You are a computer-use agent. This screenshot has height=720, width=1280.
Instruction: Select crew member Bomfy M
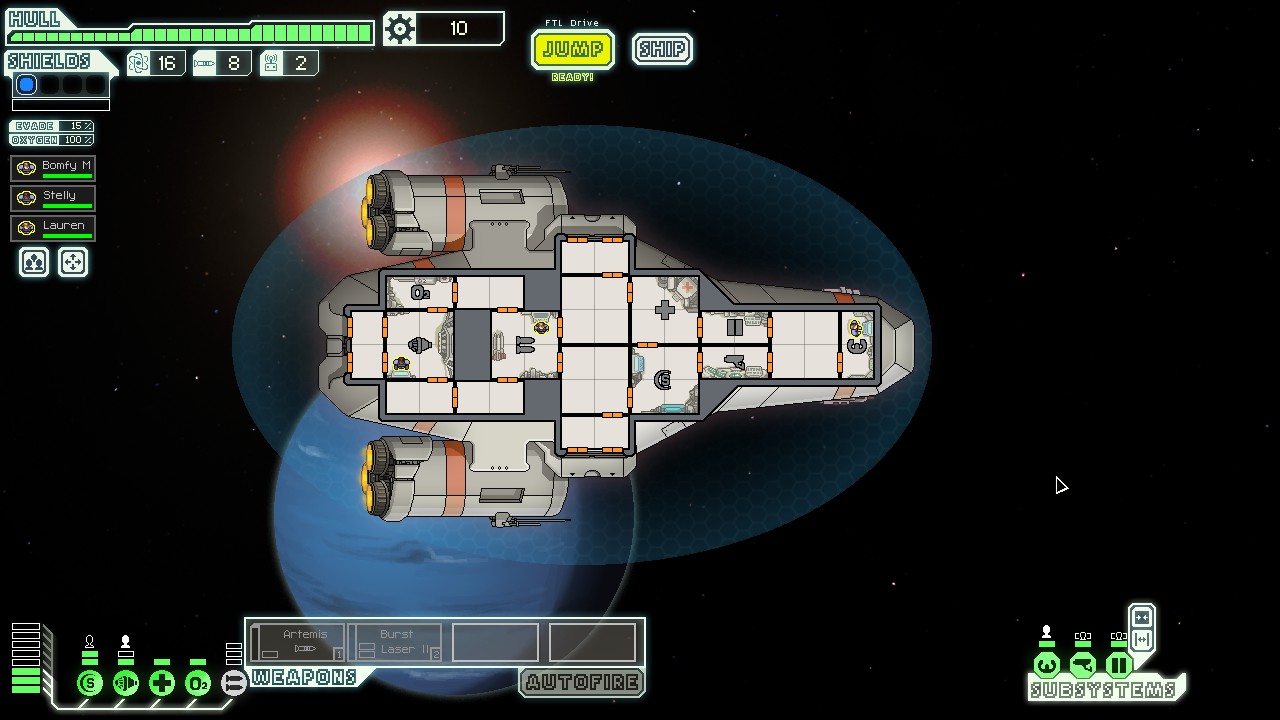coord(54,167)
